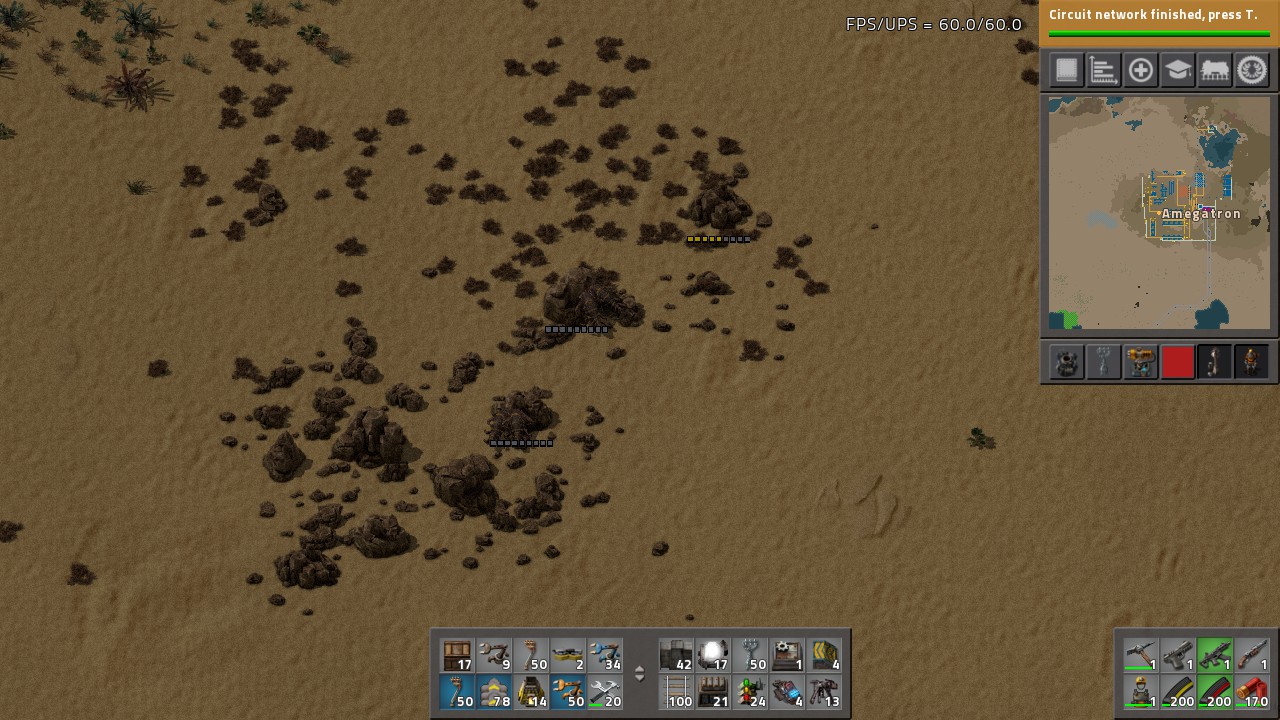This screenshot has width=1280, height=720.
Task: Open the train overview panel
Action: (x=1214, y=69)
